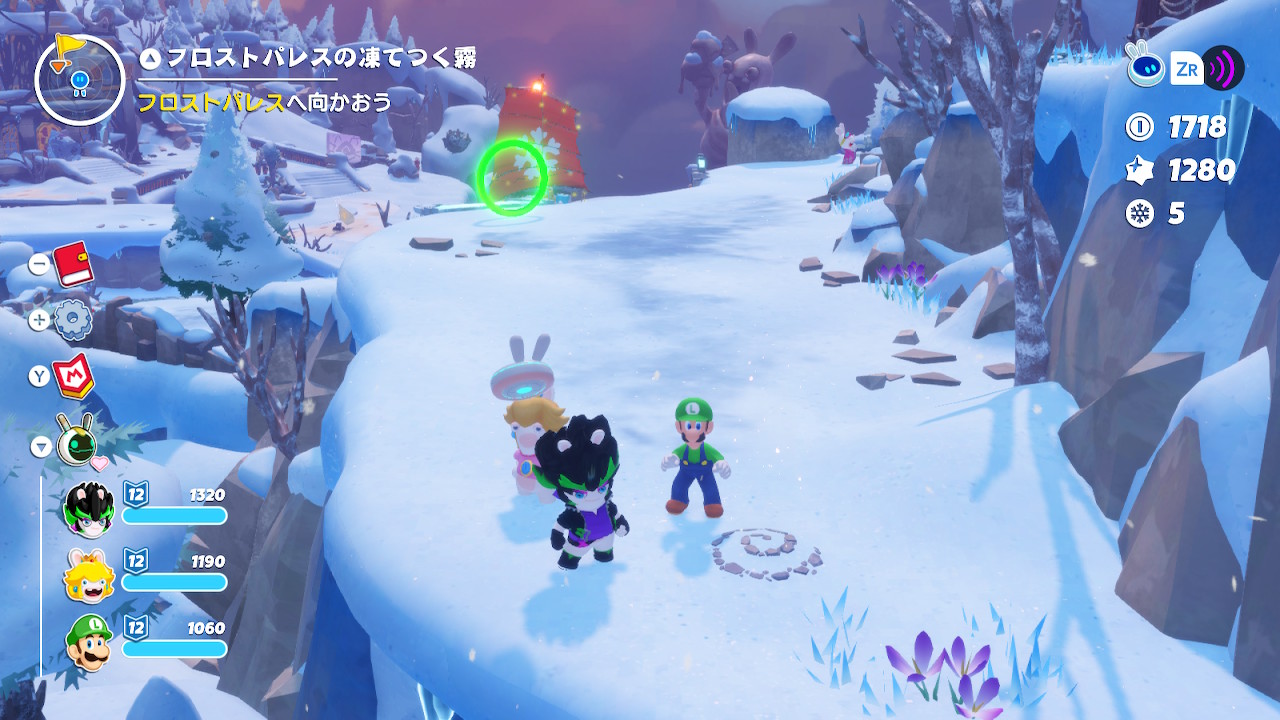
Task: Select the Beep-O robot companion icon
Action: (76, 438)
